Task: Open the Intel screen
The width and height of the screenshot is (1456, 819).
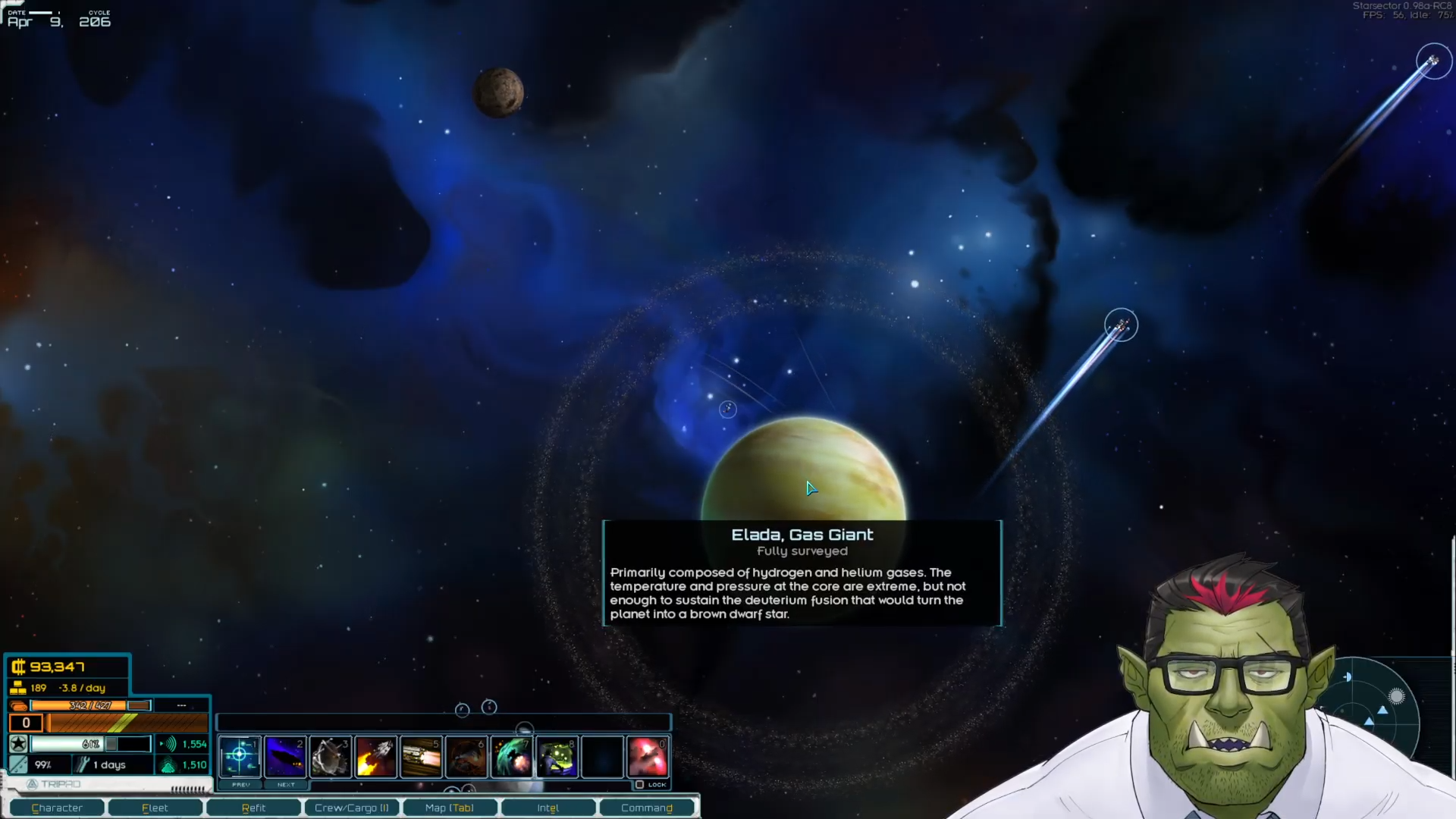Action: [548, 808]
